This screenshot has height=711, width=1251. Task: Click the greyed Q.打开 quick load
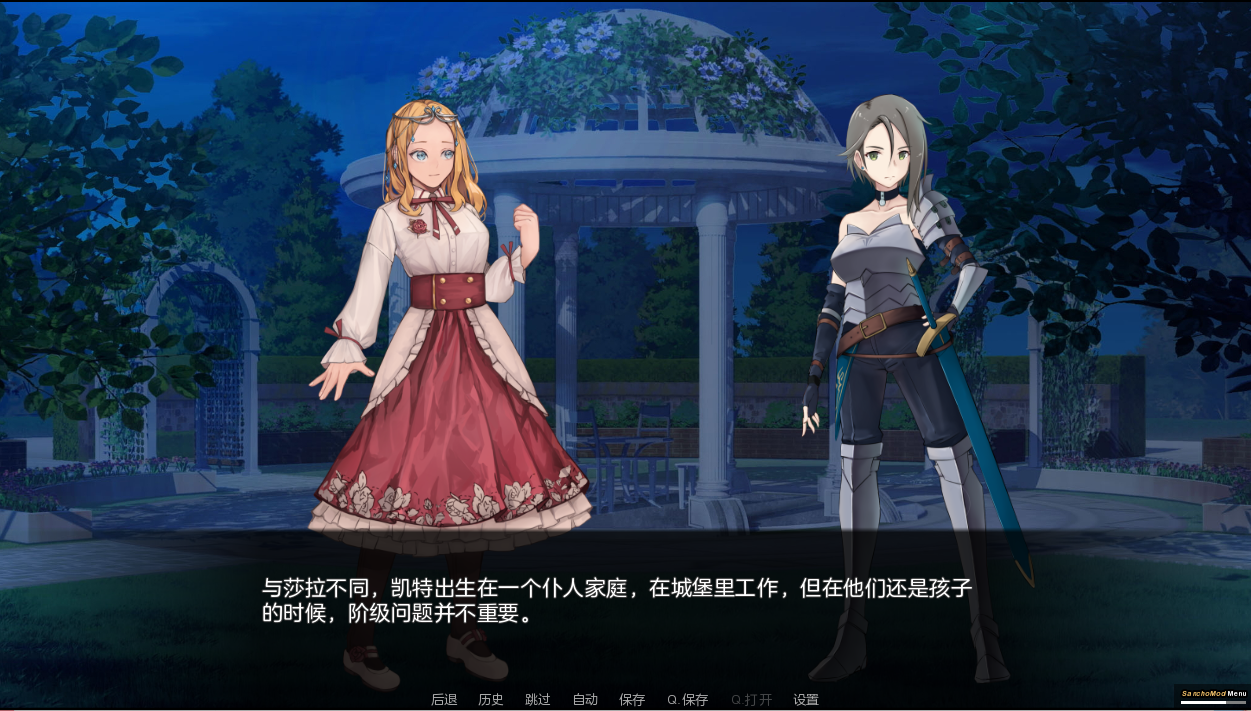751,700
